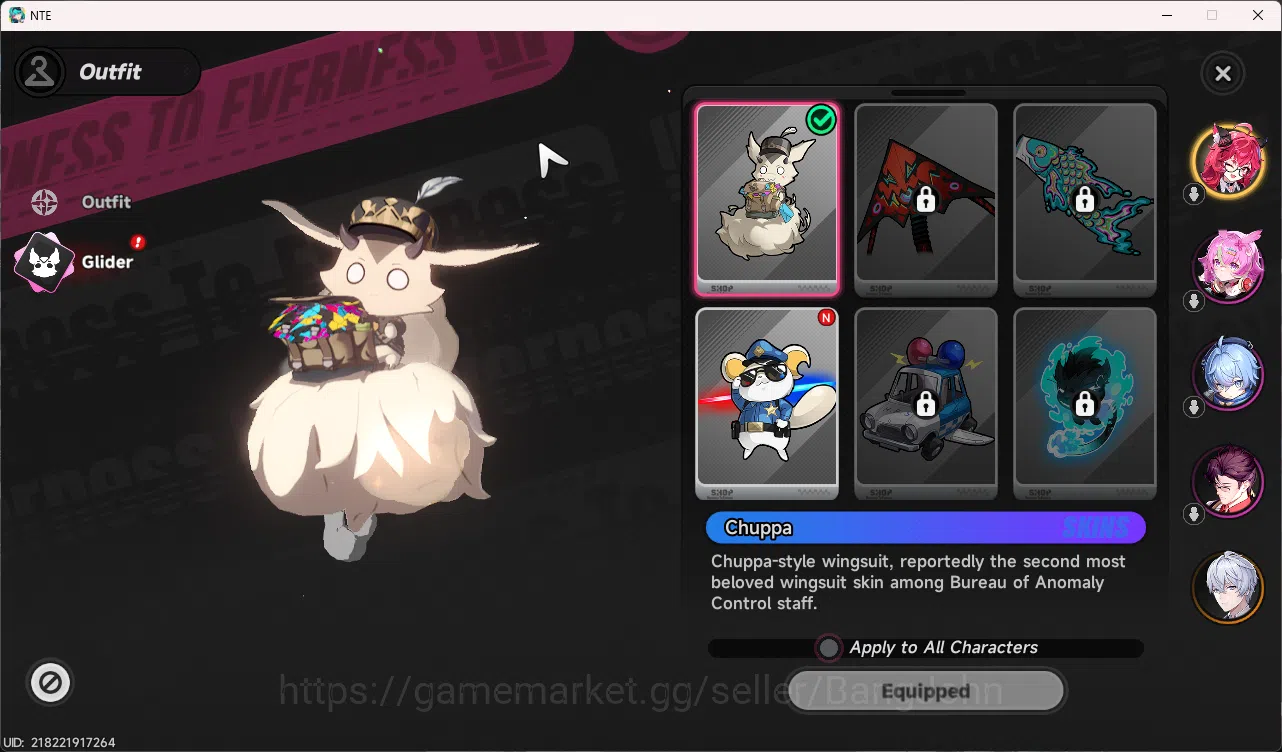Screen dimensions: 1282x752
Task: Enable Apply to All Characters
Action: (x=828, y=648)
